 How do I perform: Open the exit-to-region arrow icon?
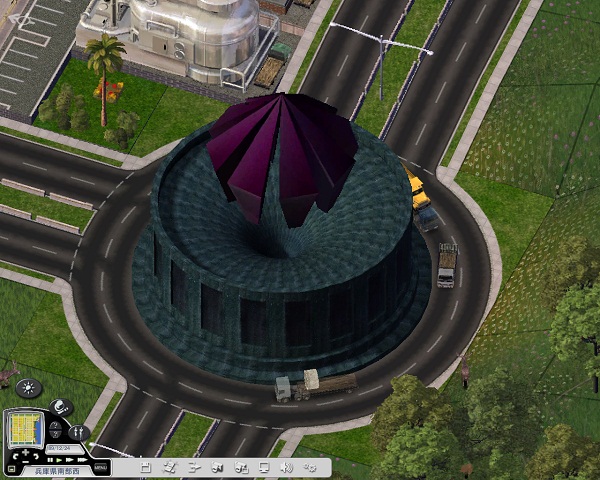pyautogui.click(x=194, y=466)
